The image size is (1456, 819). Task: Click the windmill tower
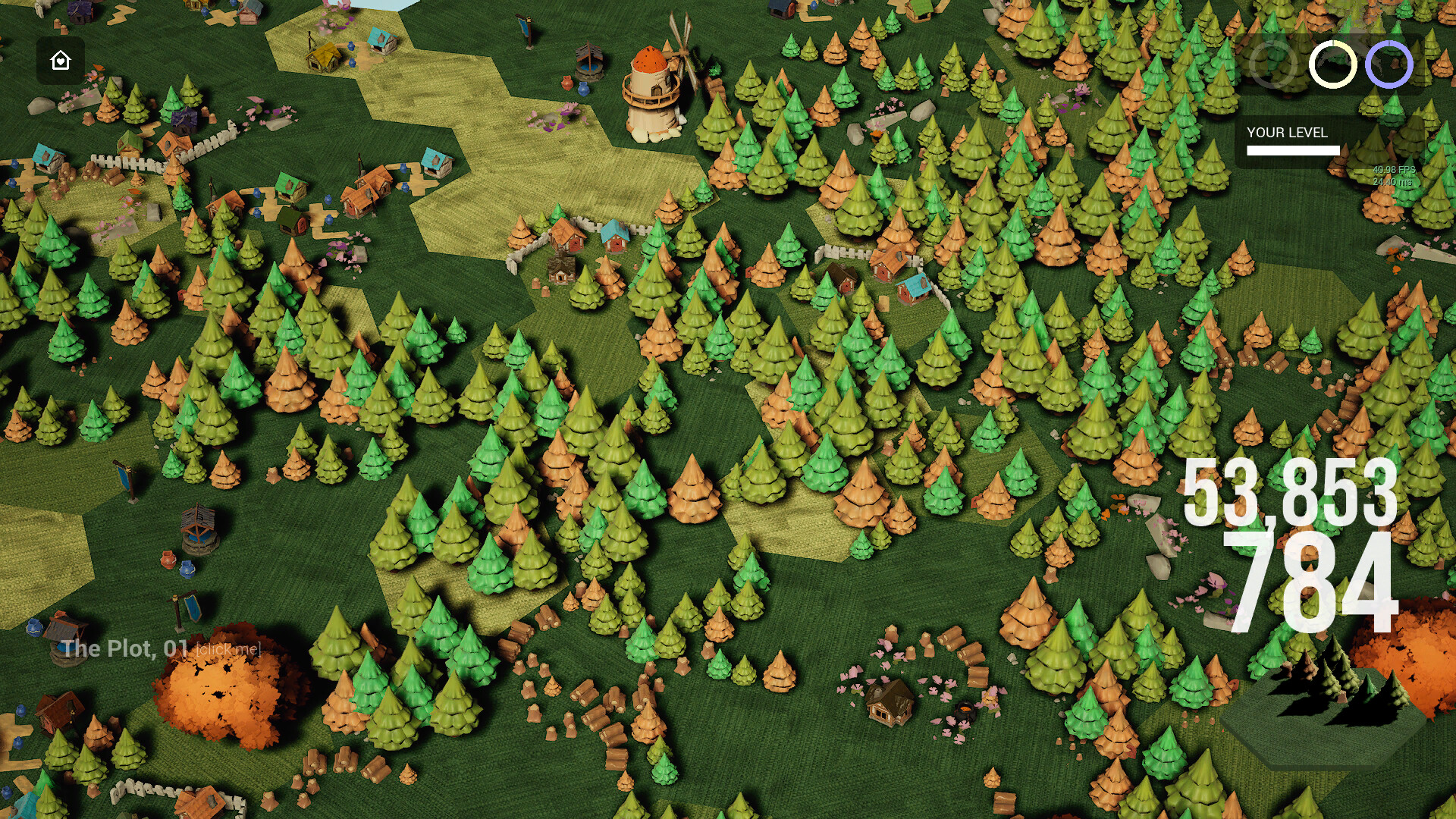651,83
